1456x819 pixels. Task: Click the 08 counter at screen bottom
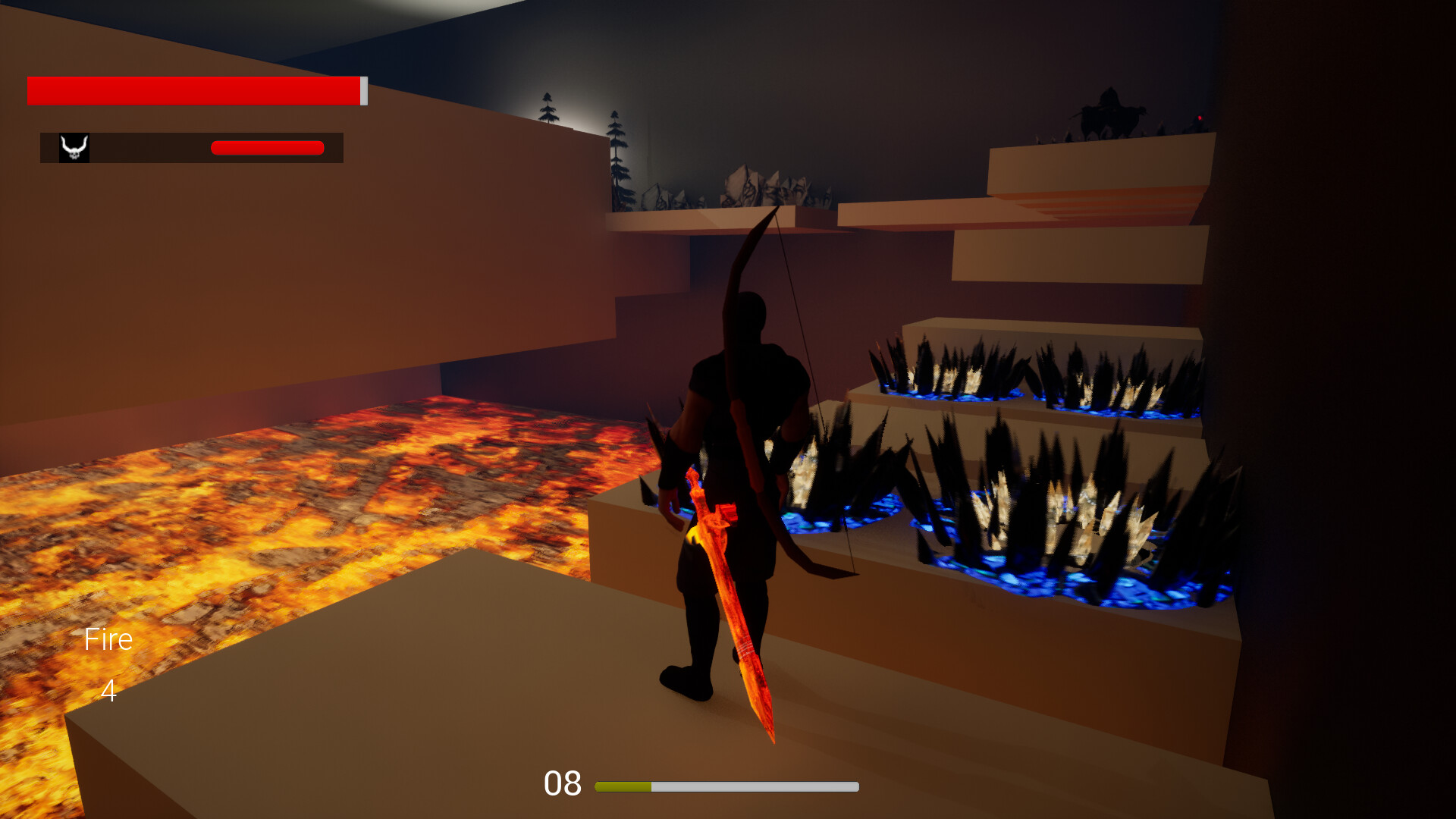point(562,783)
